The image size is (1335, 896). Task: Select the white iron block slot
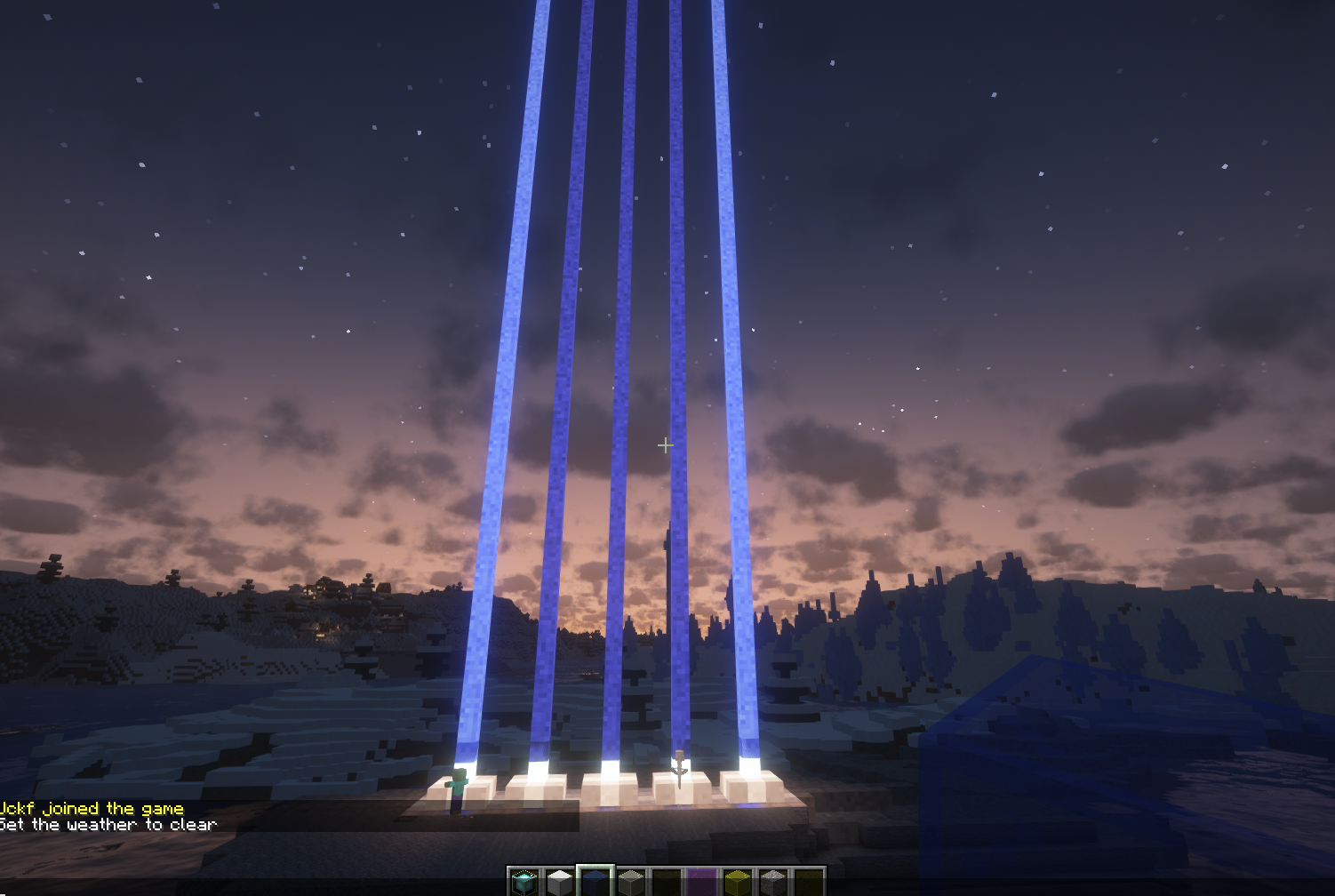coord(560,882)
